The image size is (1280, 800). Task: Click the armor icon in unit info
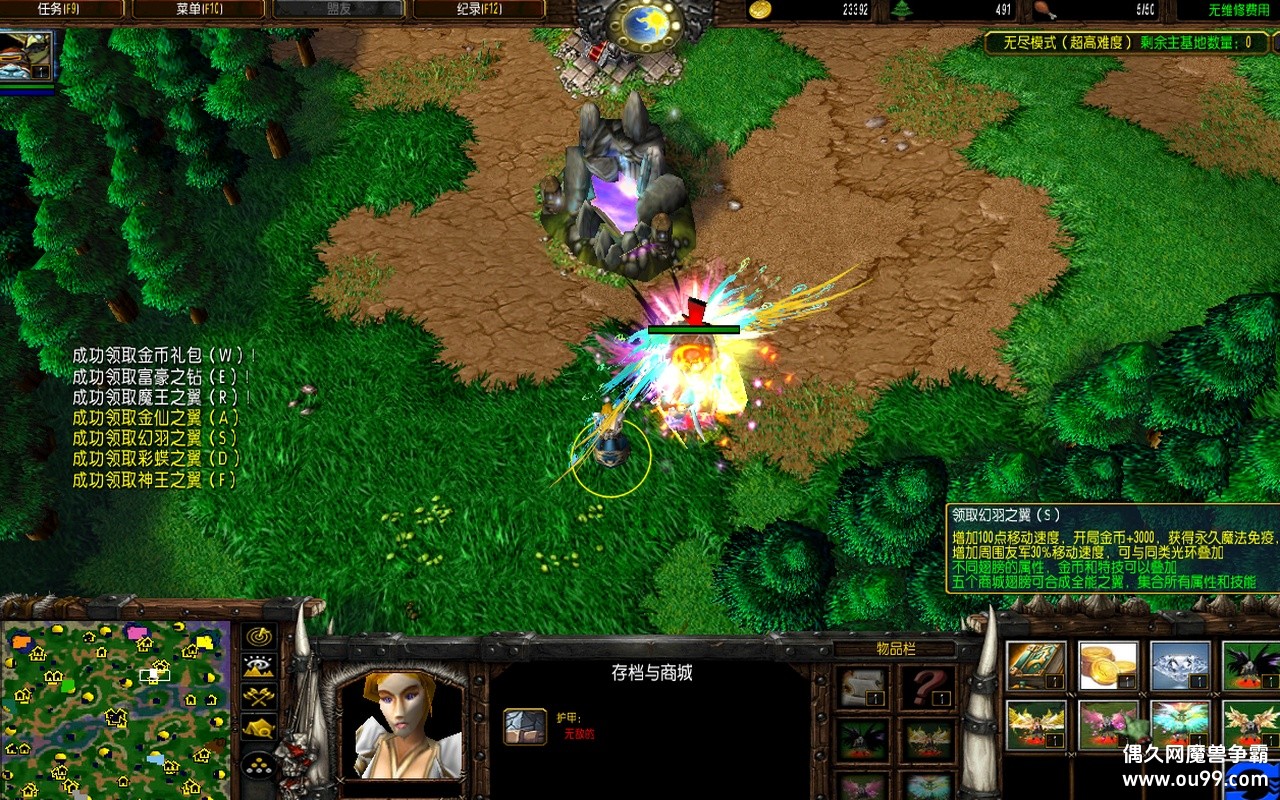[524, 726]
